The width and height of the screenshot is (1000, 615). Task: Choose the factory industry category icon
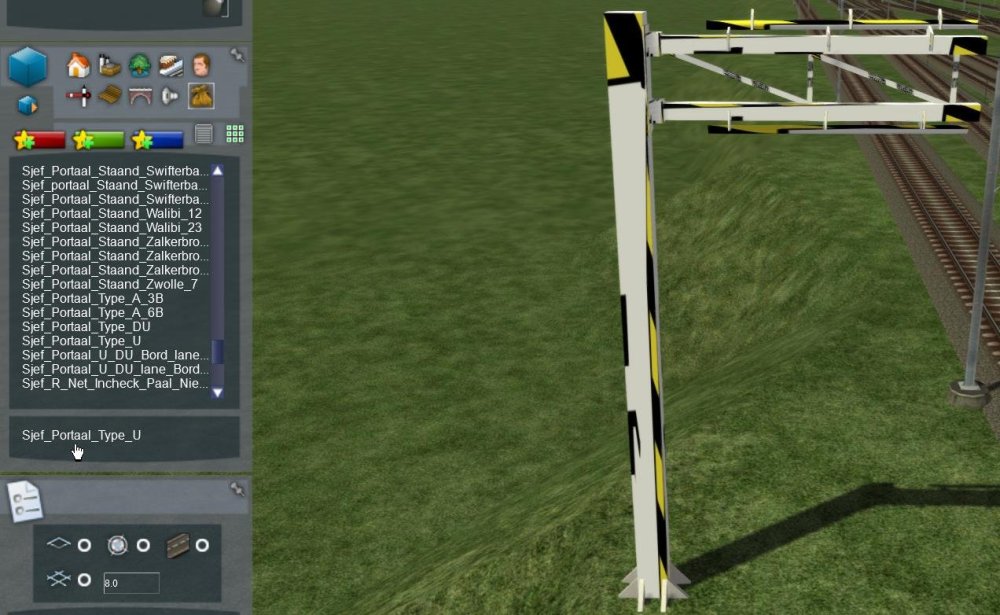pyautogui.click(x=110, y=66)
